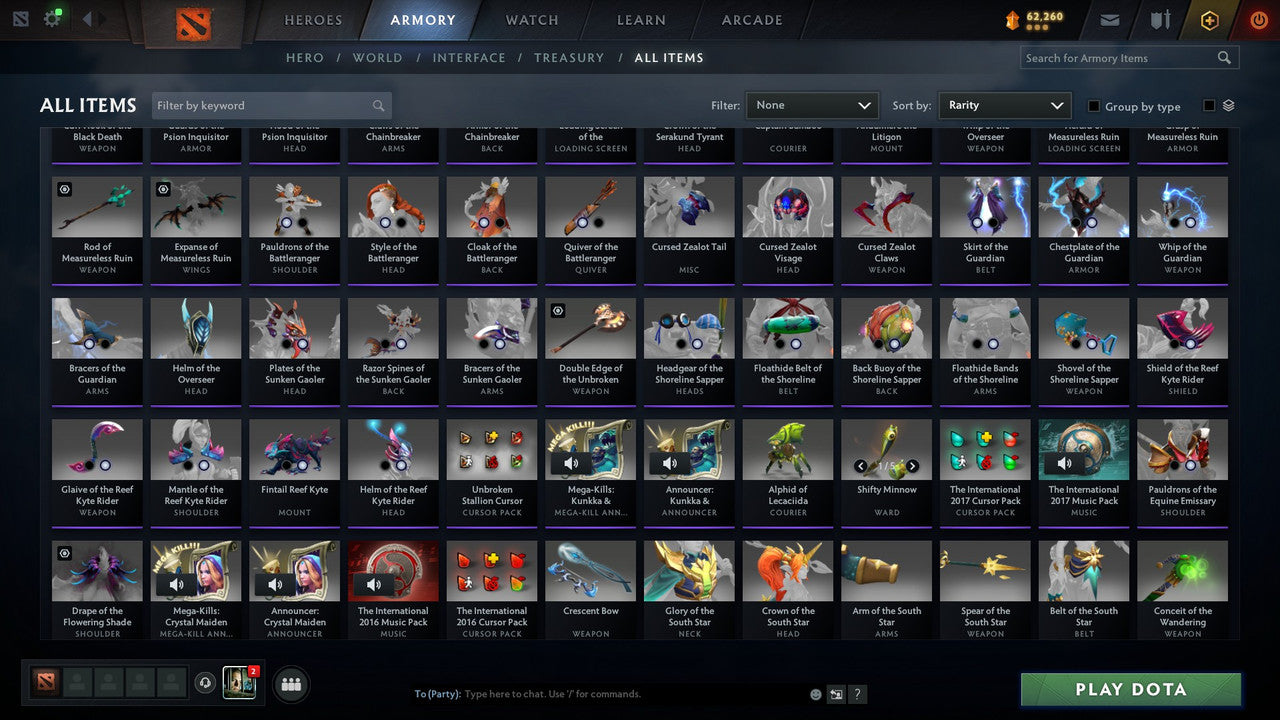Open the friends list group icon
1280x720 pixels.
(289, 684)
